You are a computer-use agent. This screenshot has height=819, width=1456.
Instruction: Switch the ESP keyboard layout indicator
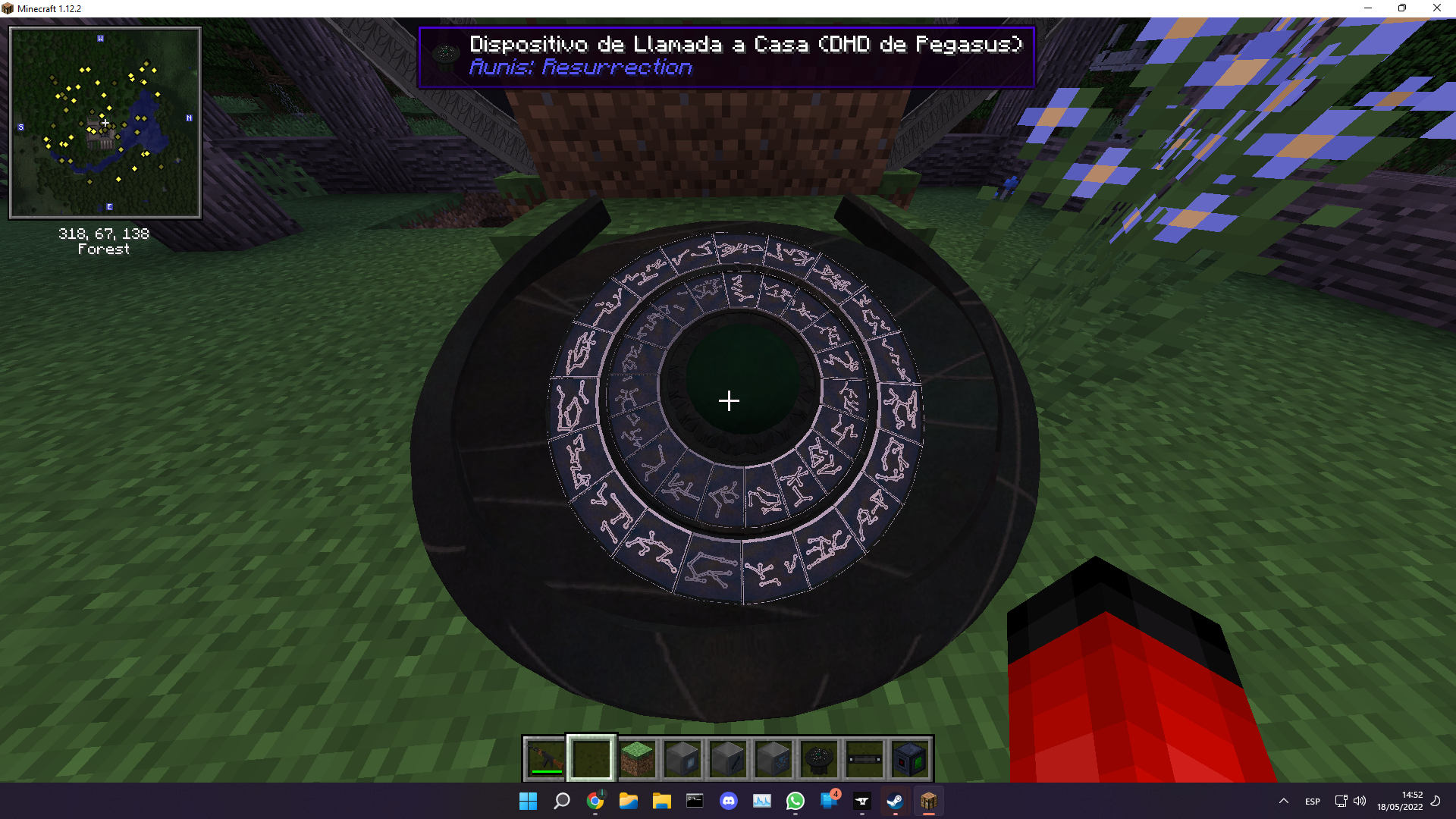1311,801
